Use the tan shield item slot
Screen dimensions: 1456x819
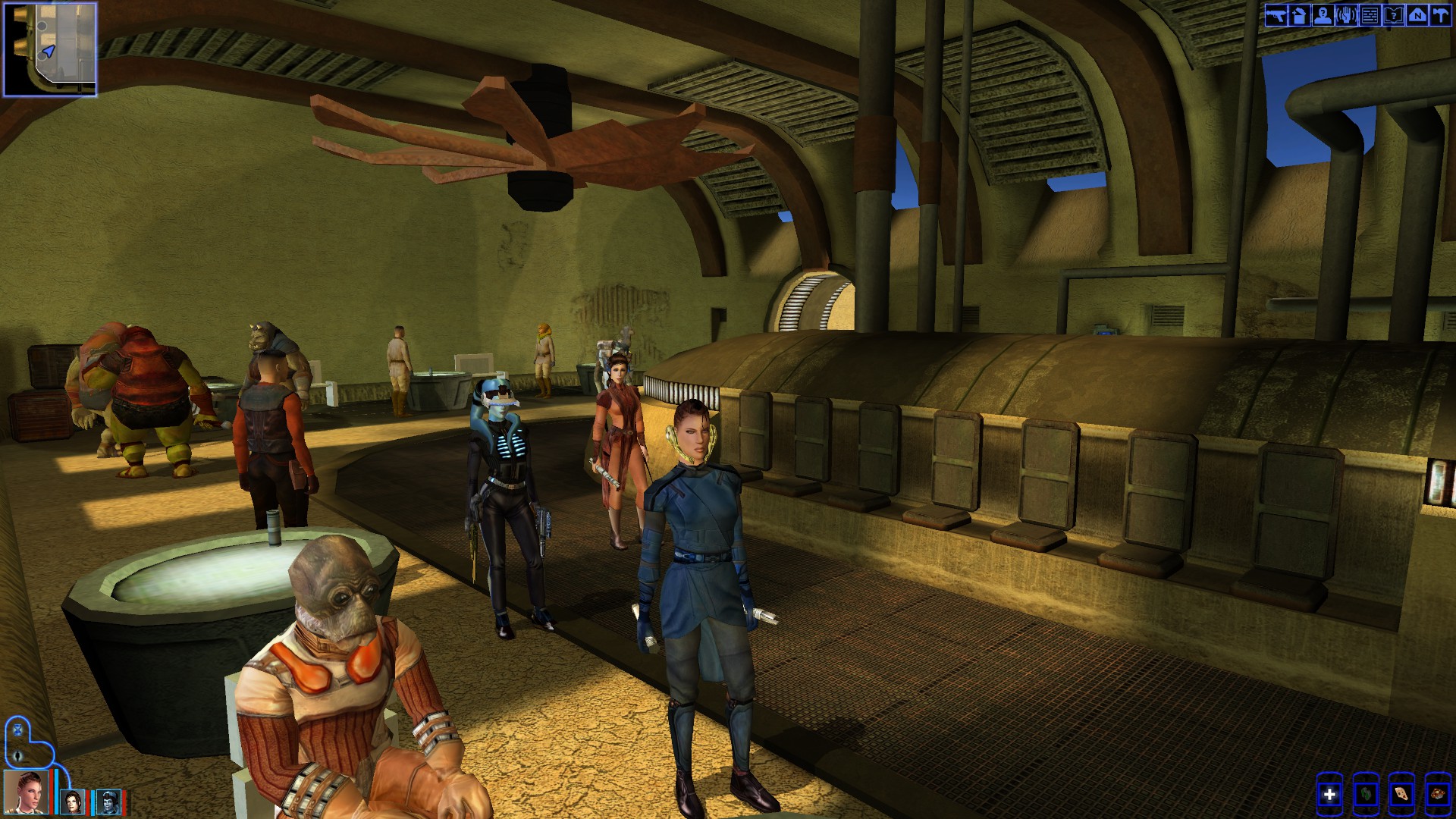point(1402,795)
